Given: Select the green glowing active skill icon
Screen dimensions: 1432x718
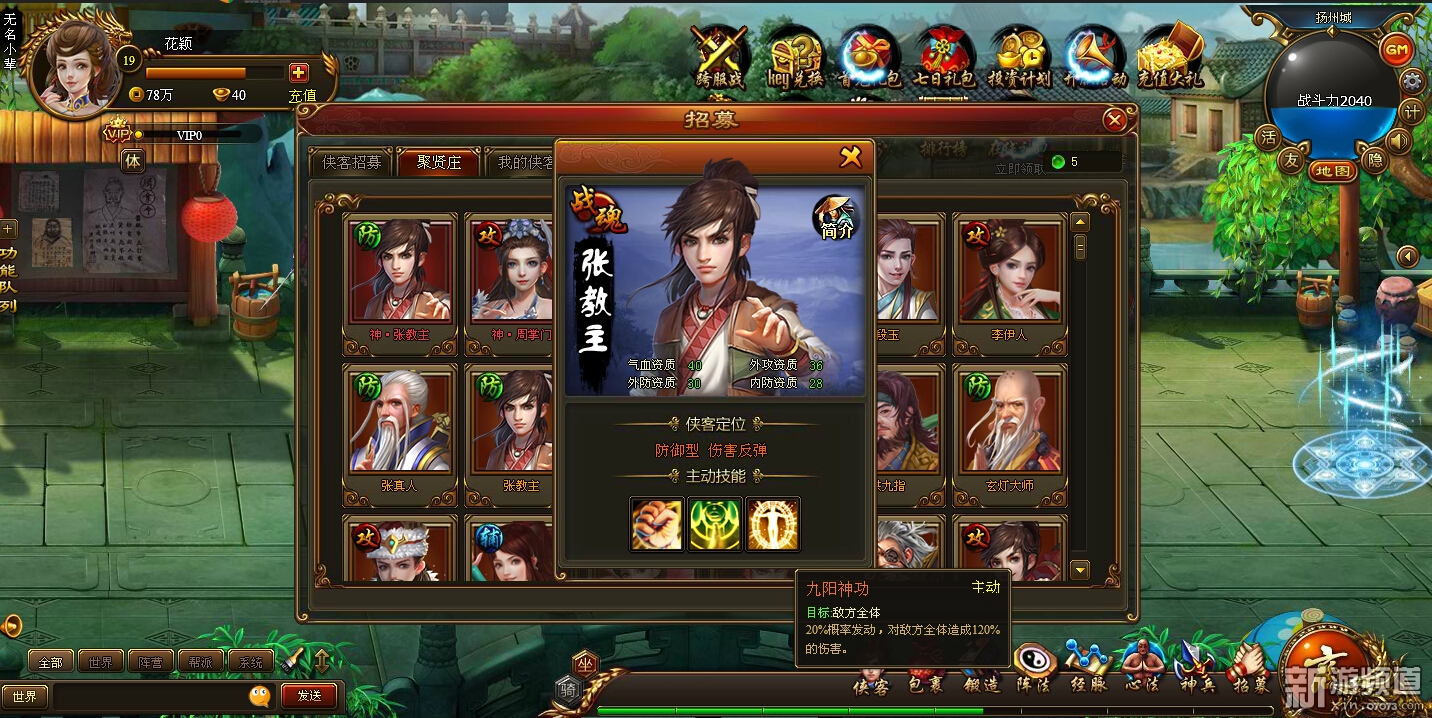Looking at the screenshot, I should click(x=715, y=525).
